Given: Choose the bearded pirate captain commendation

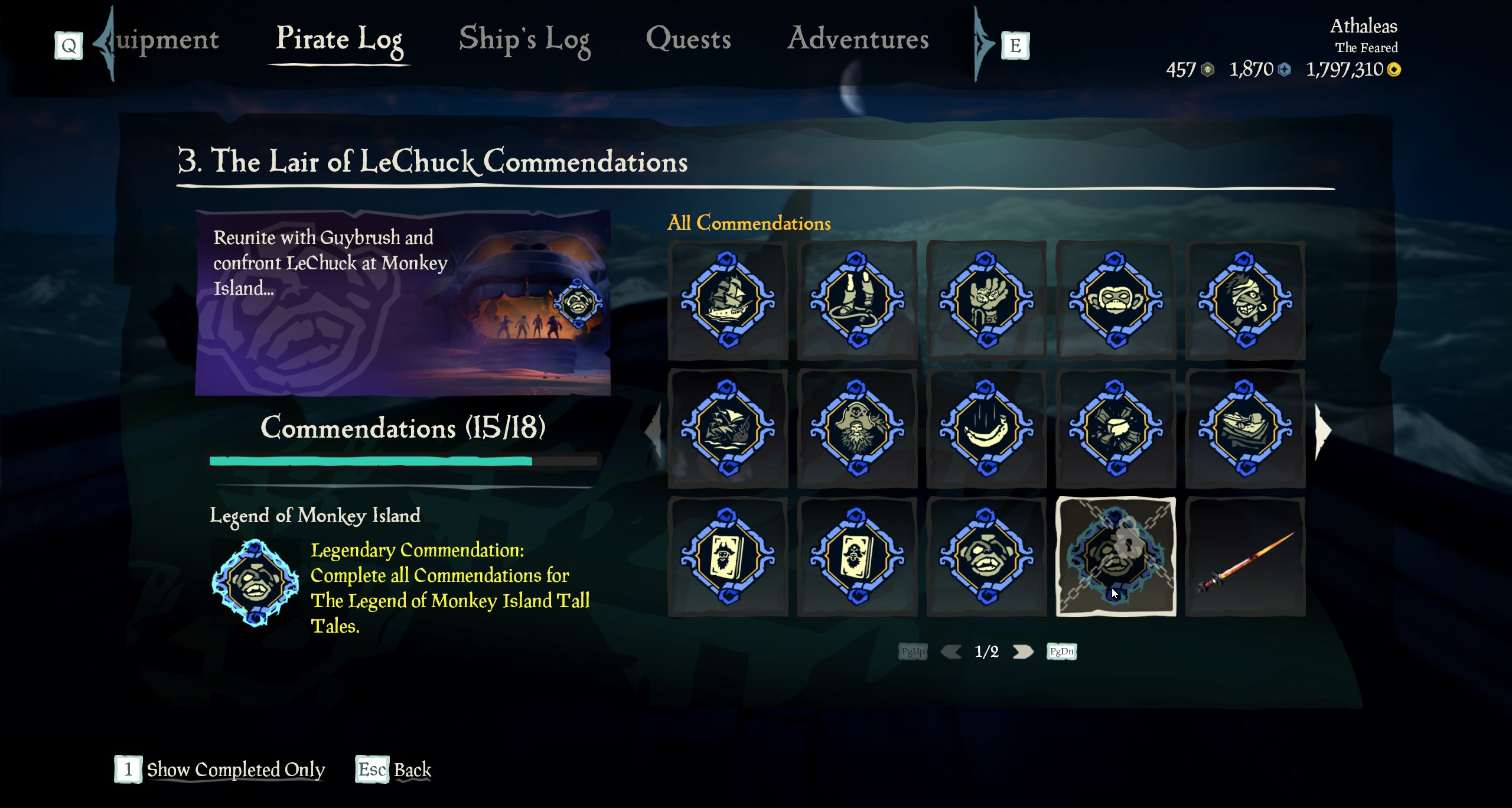Looking at the screenshot, I should (x=857, y=429).
